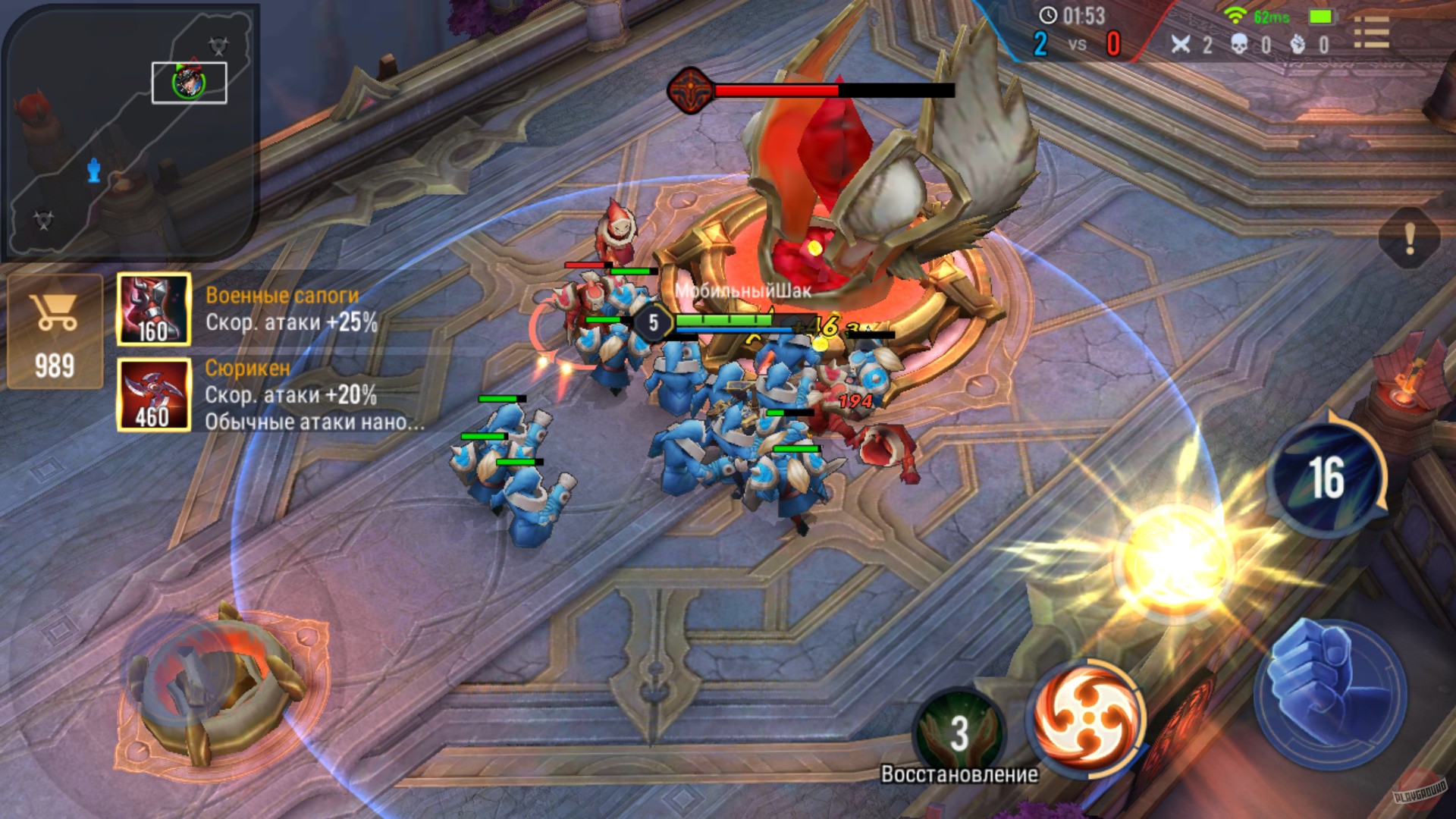Tap the skull deaths counter icon
Image resolution: width=1456 pixels, height=819 pixels.
tap(1239, 45)
